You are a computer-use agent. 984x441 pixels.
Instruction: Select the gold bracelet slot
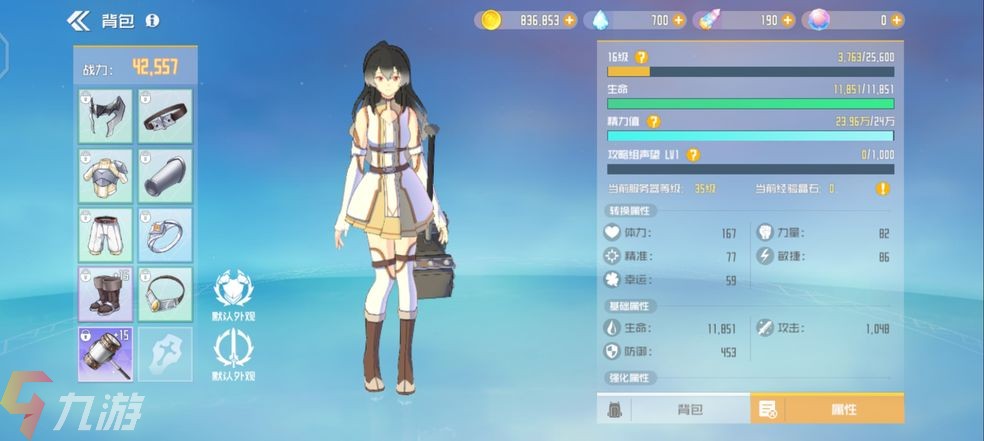[165, 293]
